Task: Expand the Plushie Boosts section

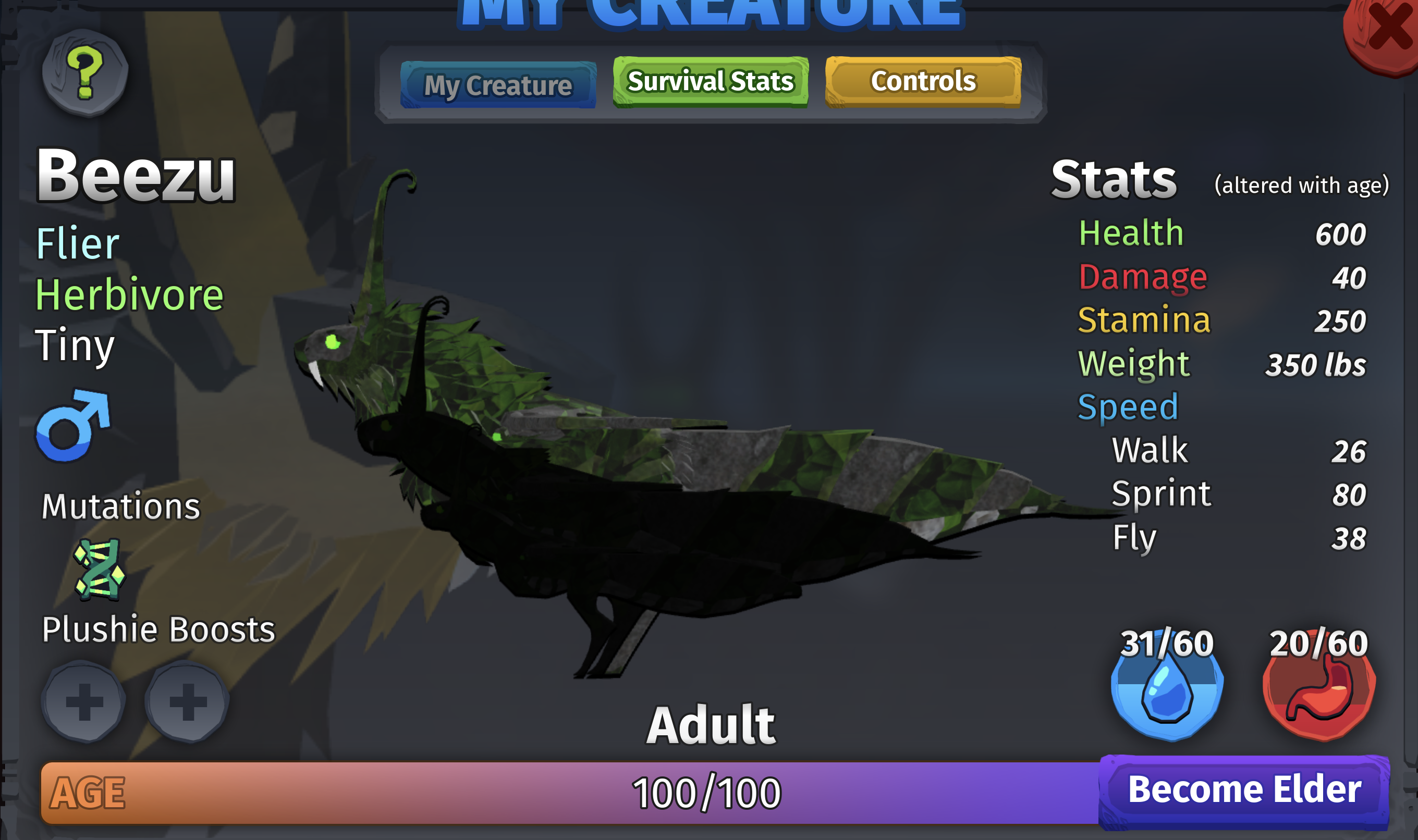Action: [x=158, y=628]
